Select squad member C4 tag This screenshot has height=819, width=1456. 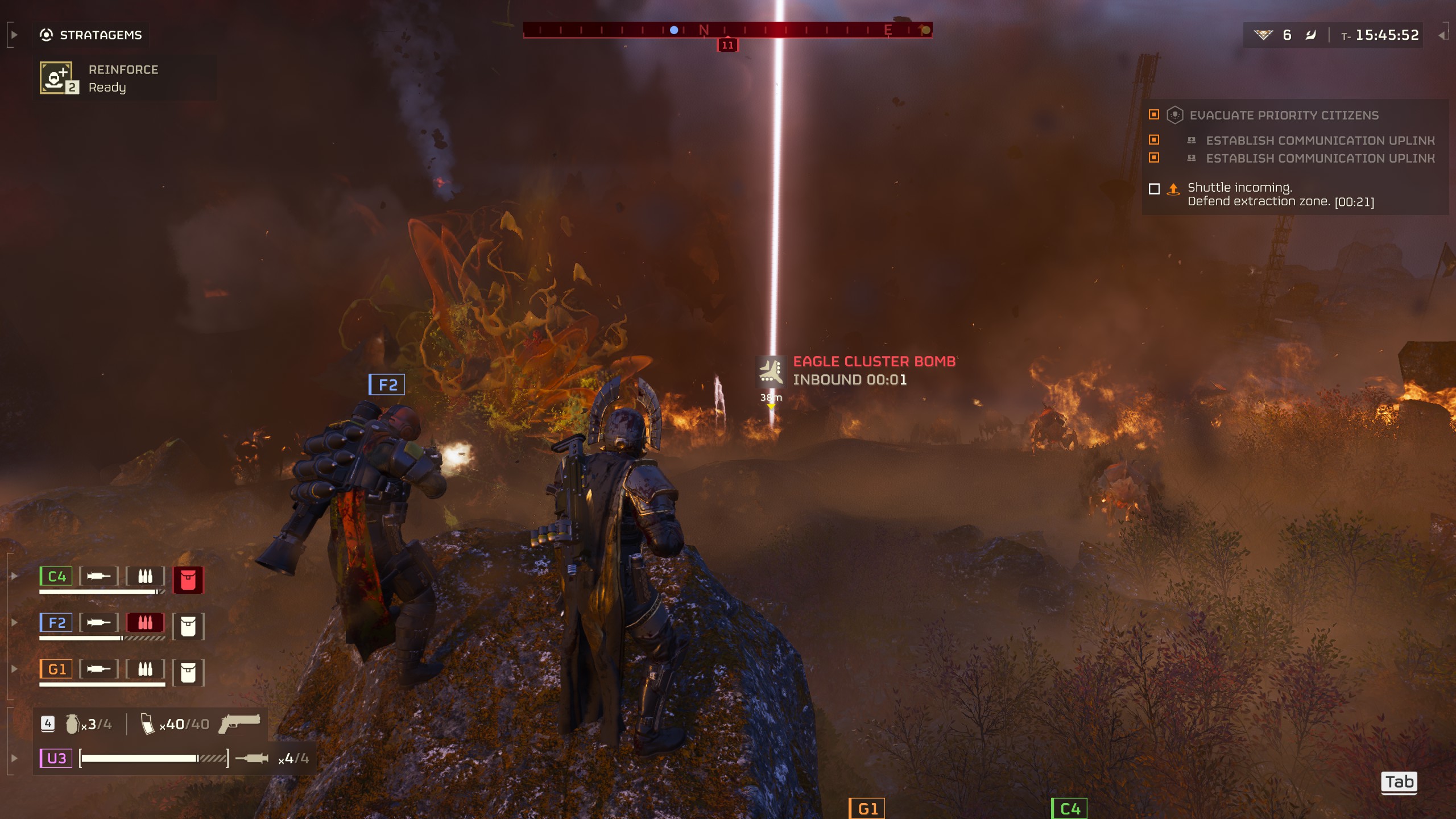[x=56, y=576]
